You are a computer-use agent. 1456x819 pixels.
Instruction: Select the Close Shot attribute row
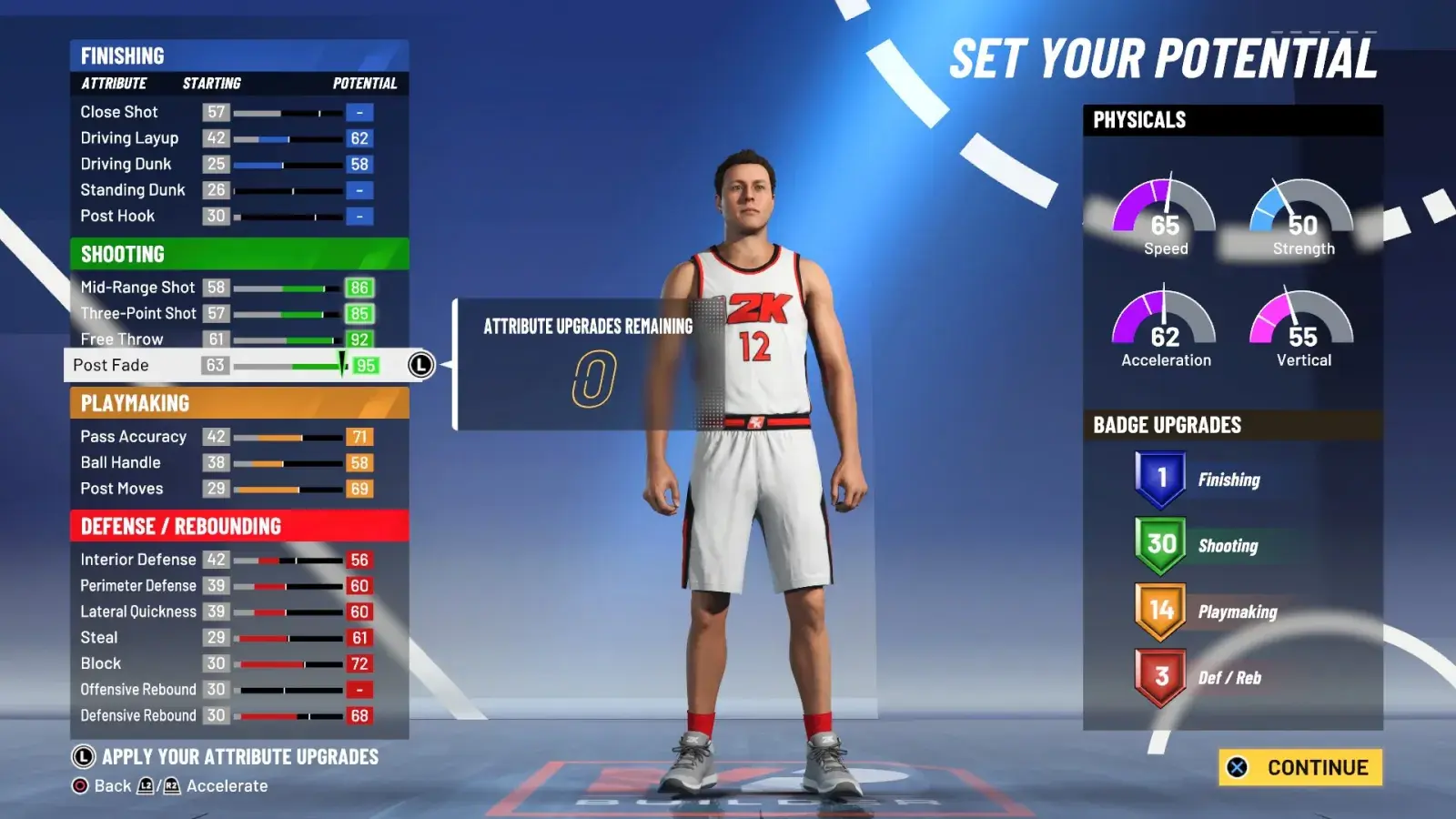pos(119,112)
